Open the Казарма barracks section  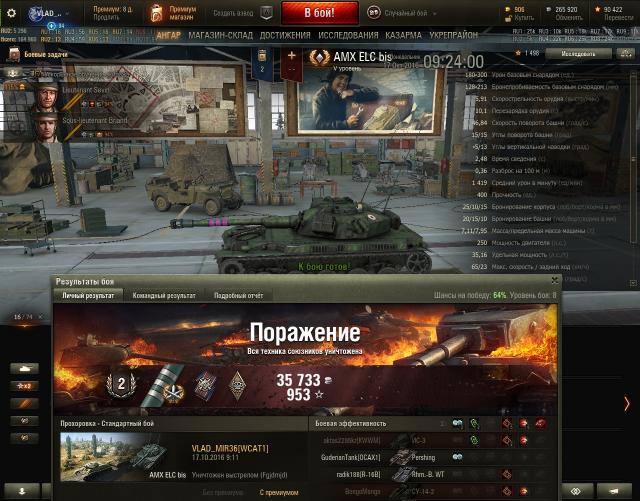coord(403,35)
